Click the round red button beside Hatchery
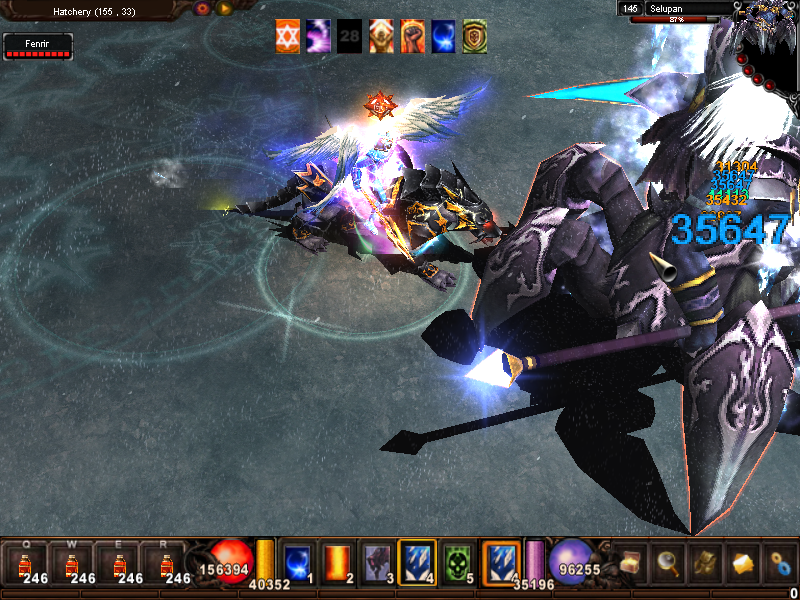The width and height of the screenshot is (800, 600). (x=202, y=8)
